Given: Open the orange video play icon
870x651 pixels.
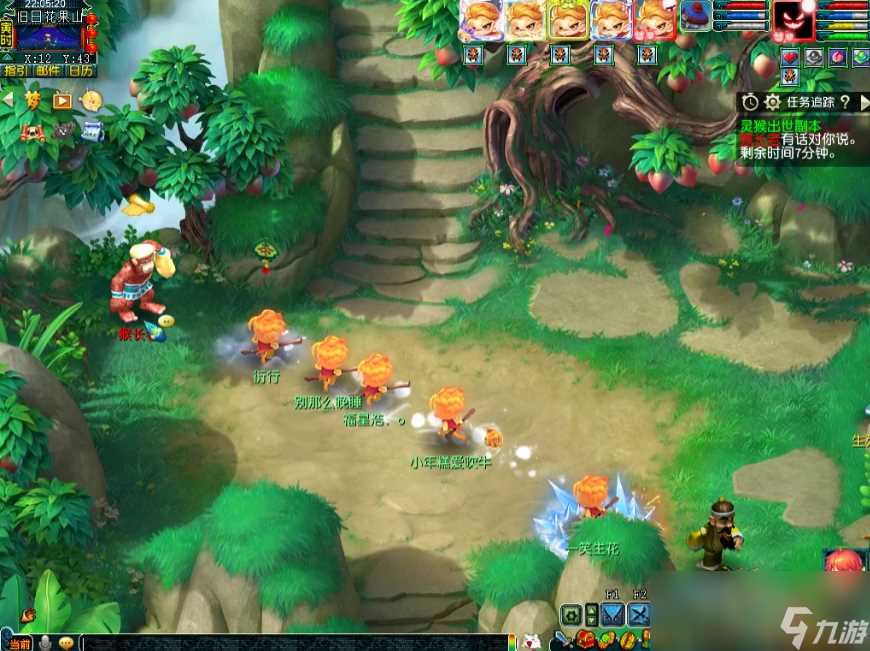Looking at the screenshot, I should point(62,100).
